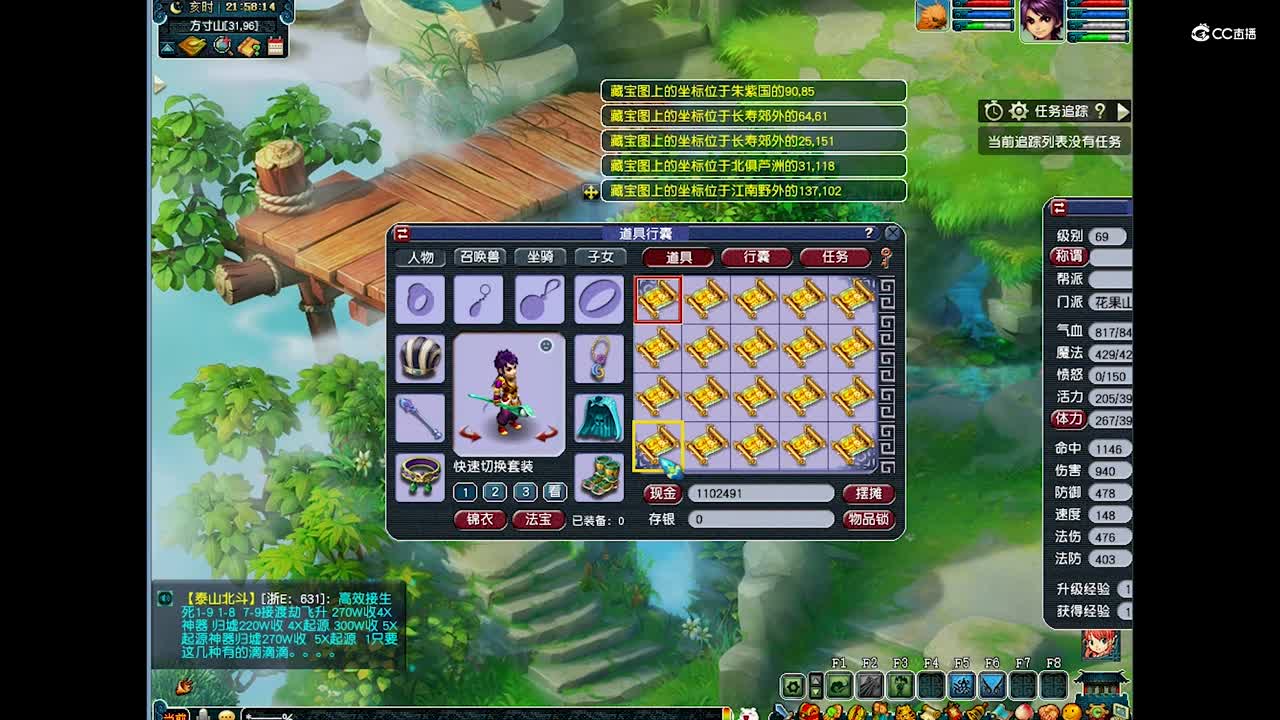Click the magnifier search icon in the minimap panel
The height and width of the screenshot is (720, 1280).
click(x=222, y=46)
